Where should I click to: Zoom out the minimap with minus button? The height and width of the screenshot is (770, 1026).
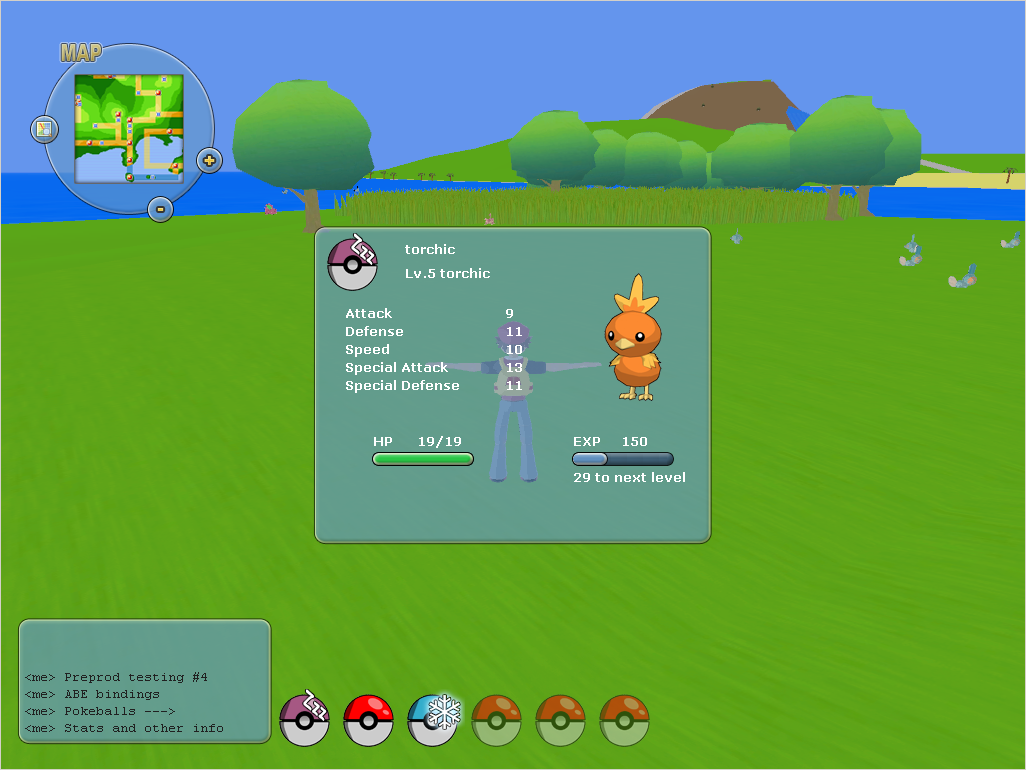coord(160,209)
